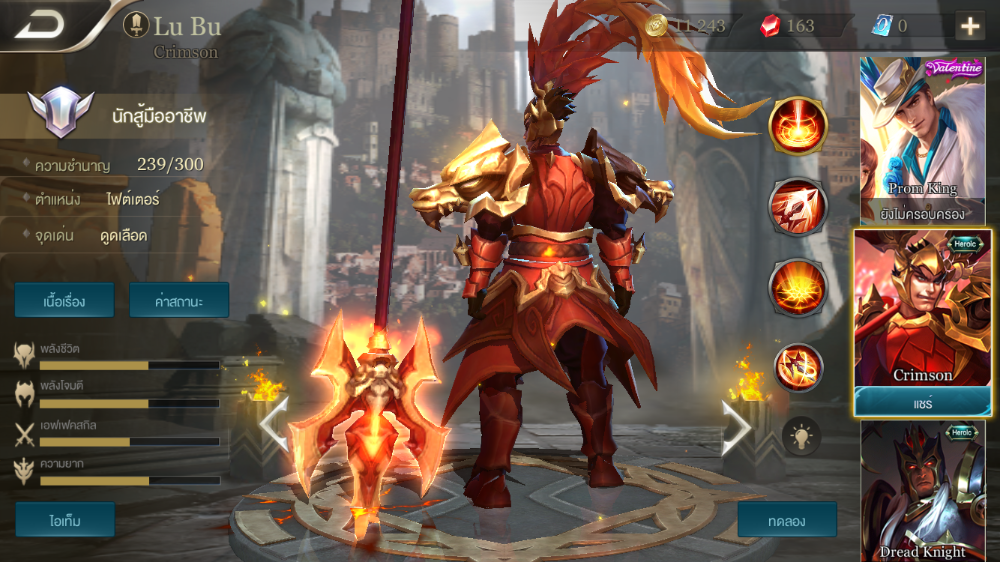View the bottom ultimate skill icon
This screenshot has height=562, width=1000.
coord(797,367)
